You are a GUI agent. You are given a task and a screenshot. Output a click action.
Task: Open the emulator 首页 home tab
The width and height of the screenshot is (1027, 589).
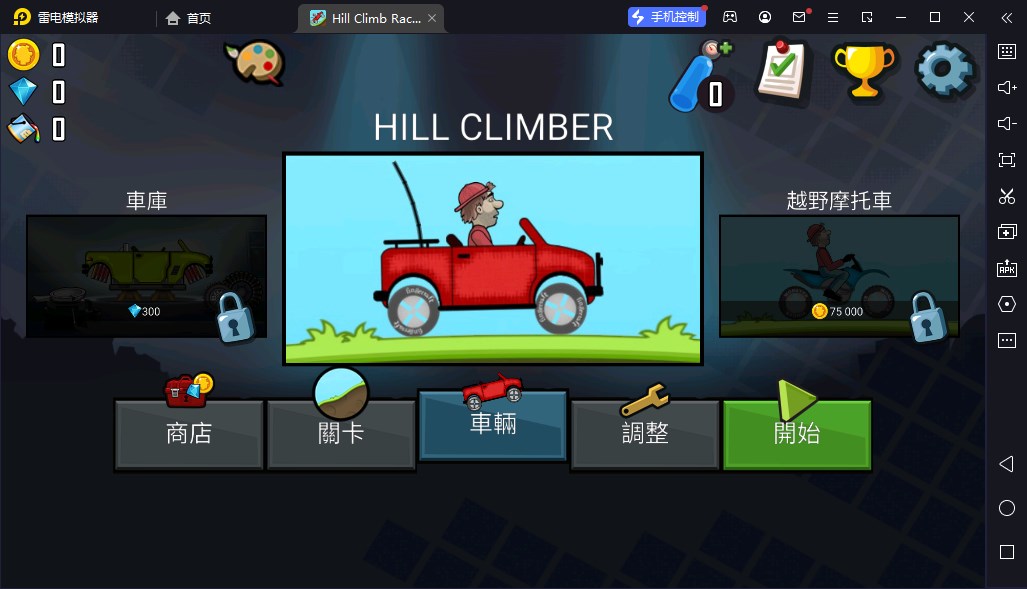click(x=189, y=18)
